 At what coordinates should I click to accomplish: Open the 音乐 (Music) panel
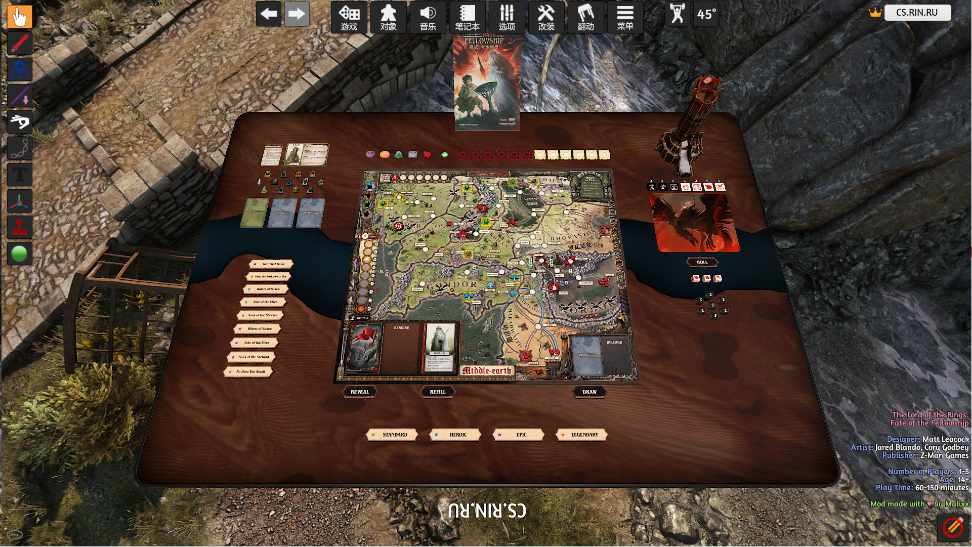428,16
